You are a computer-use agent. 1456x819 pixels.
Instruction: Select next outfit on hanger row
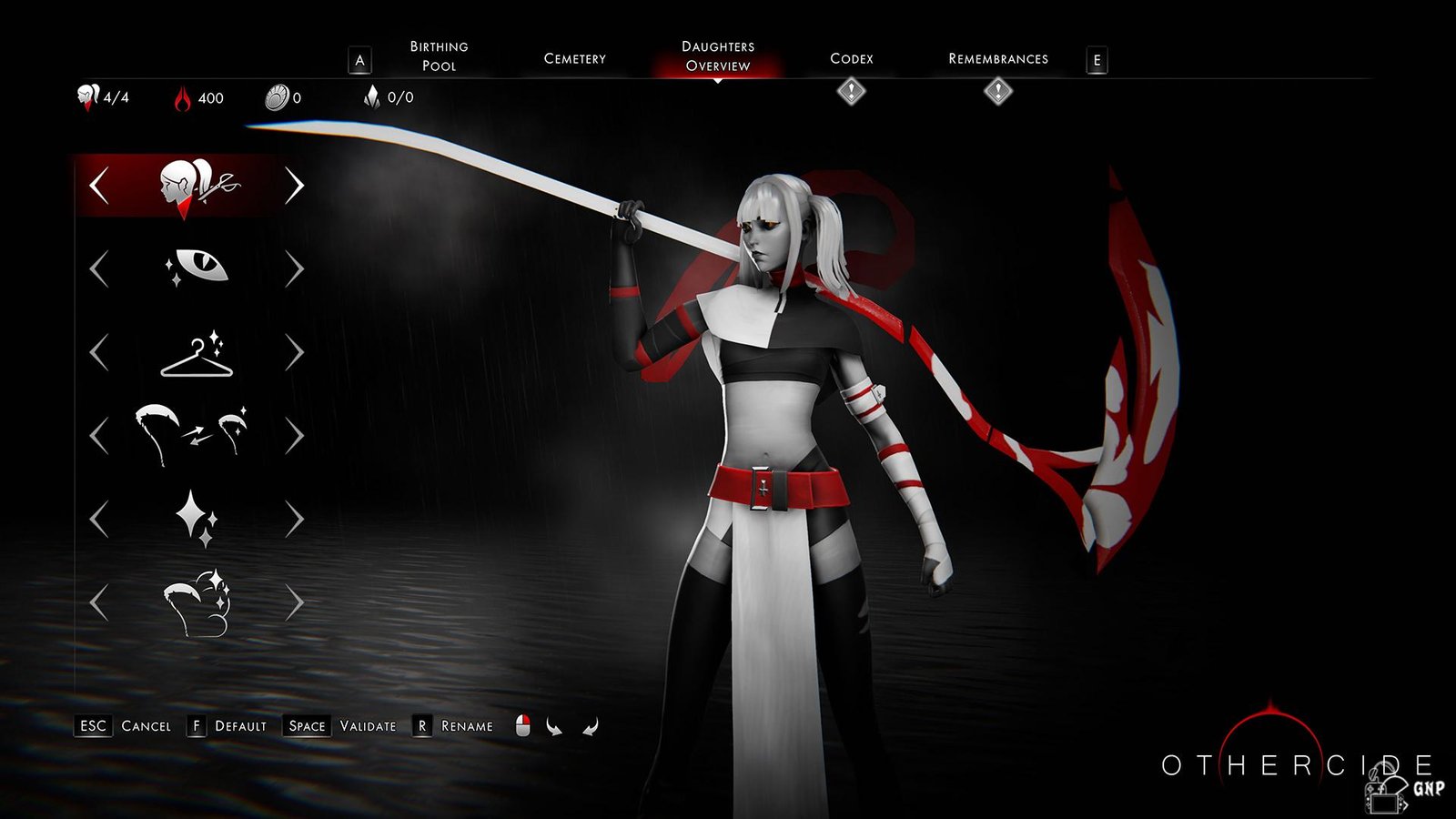tap(294, 353)
